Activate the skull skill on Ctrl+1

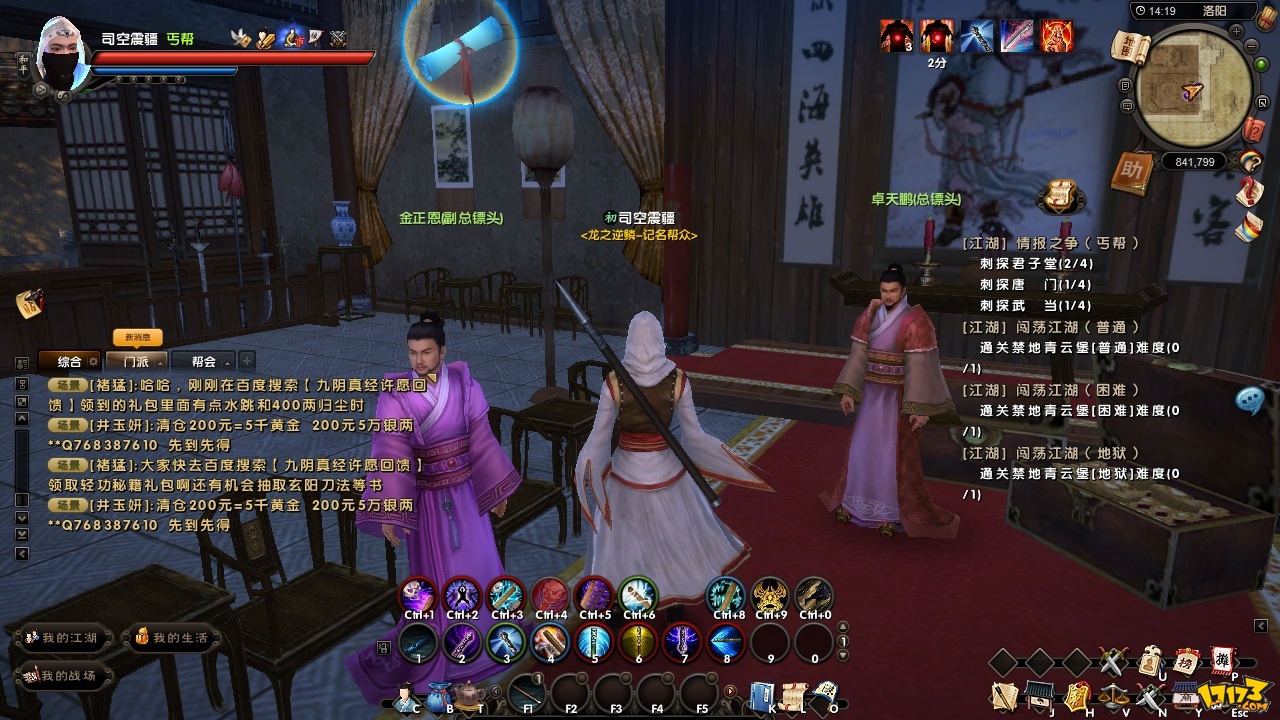(418, 596)
